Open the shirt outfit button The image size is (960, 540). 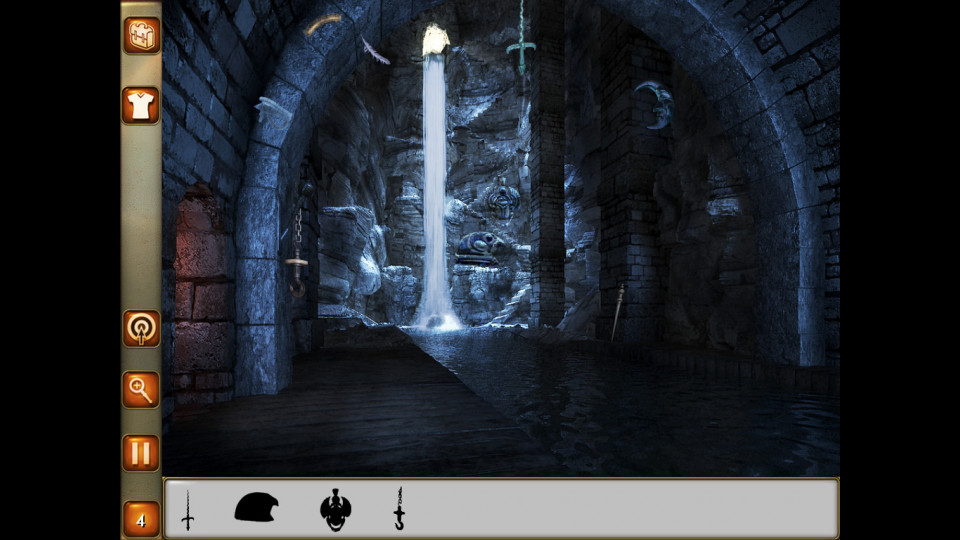click(x=141, y=105)
